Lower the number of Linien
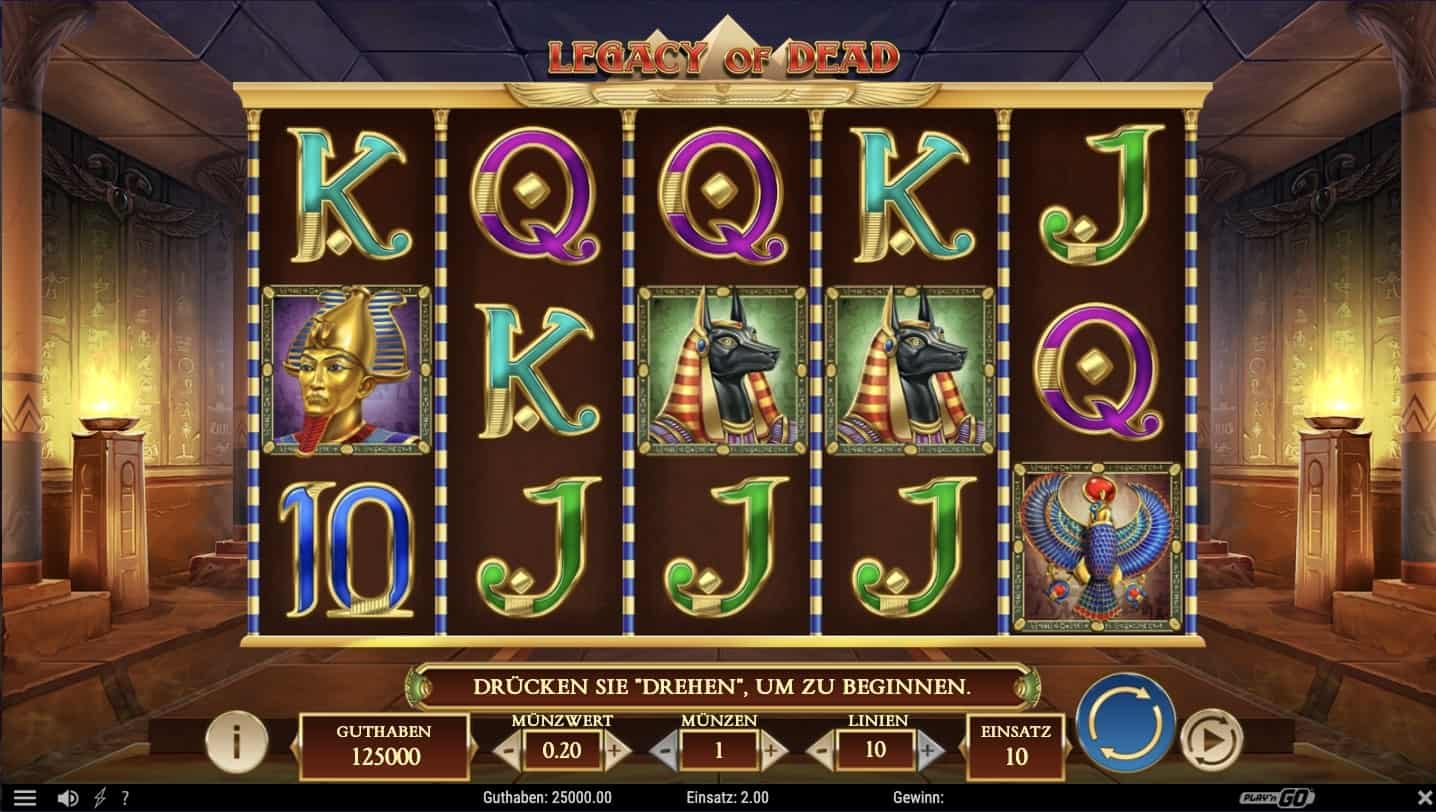This screenshot has height=812, width=1436. point(822,750)
